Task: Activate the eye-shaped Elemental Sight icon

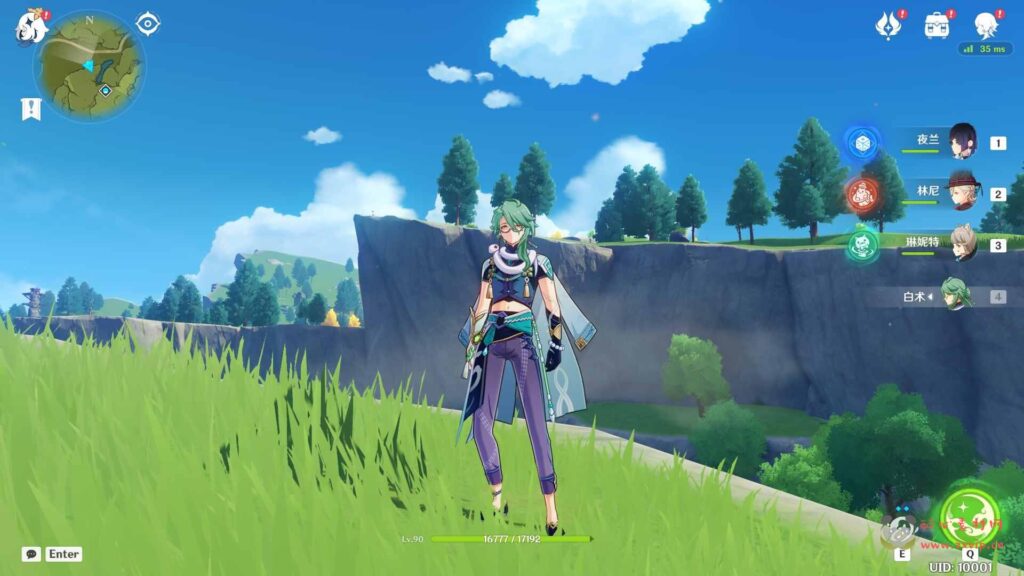Action: [x=148, y=23]
